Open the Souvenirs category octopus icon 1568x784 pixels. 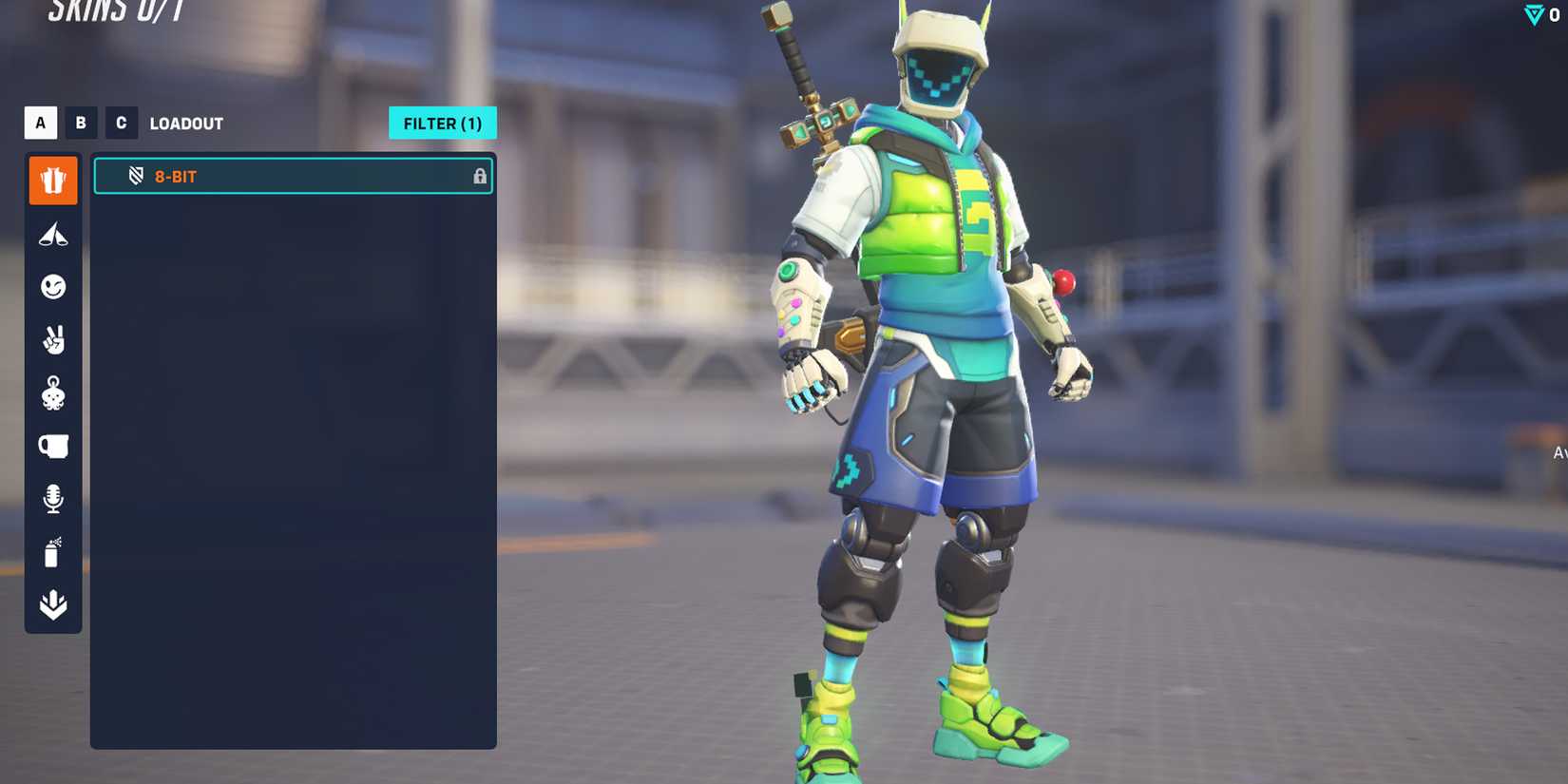[x=53, y=395]
